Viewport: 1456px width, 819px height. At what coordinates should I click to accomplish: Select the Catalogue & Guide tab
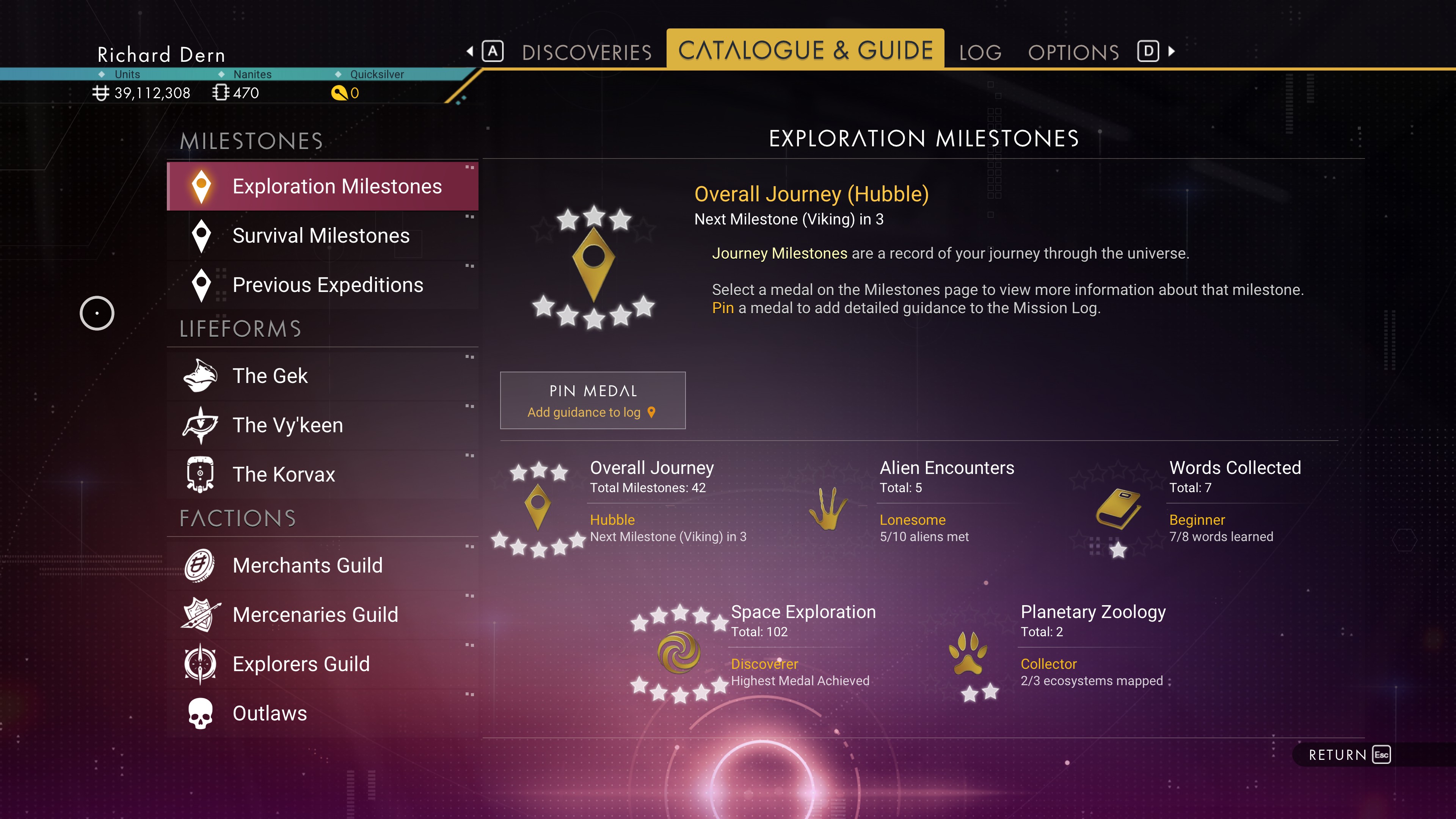(805, 50)
